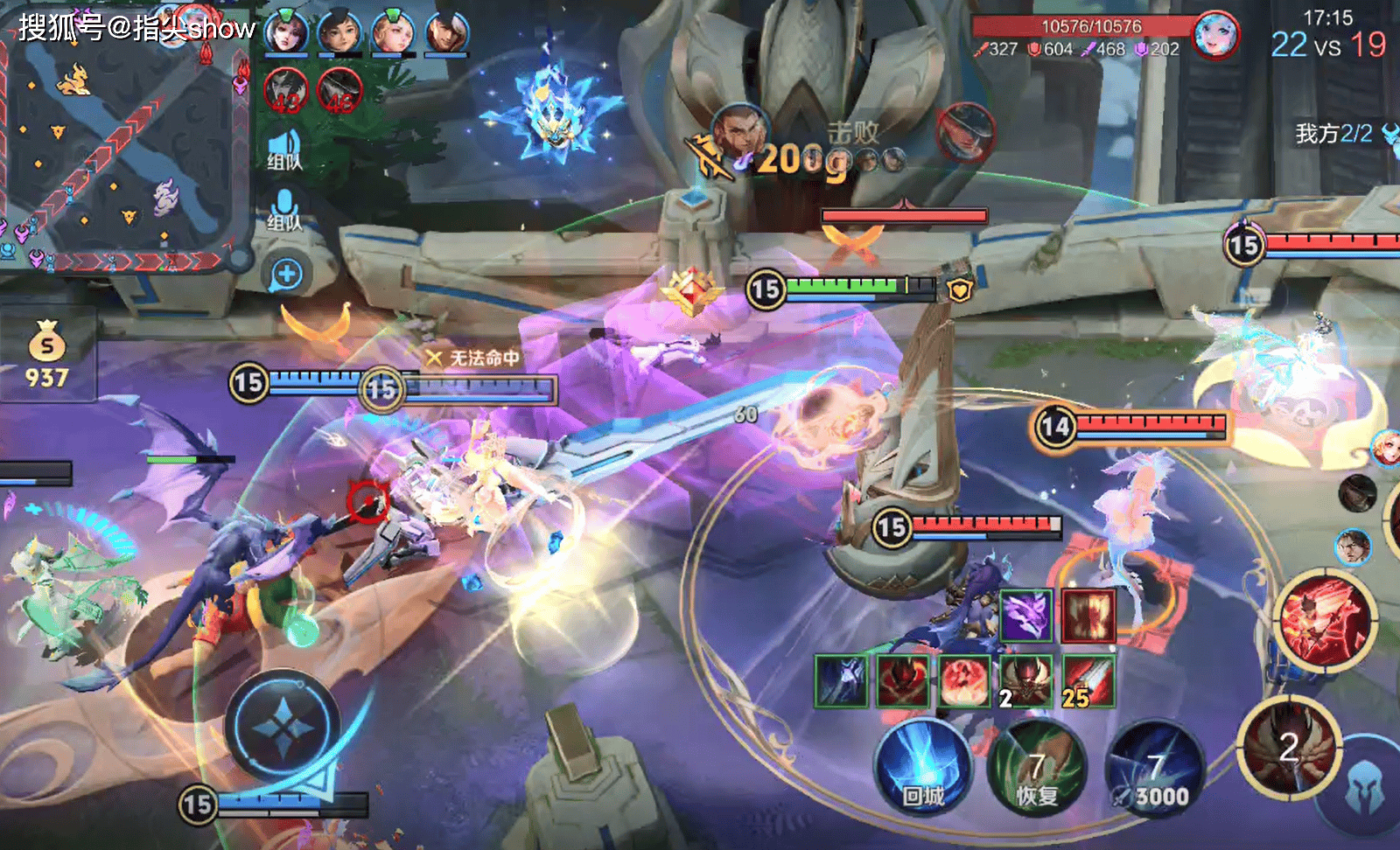
Task: Toggle the 组队 team speaker icon
Action: [285, 149]
